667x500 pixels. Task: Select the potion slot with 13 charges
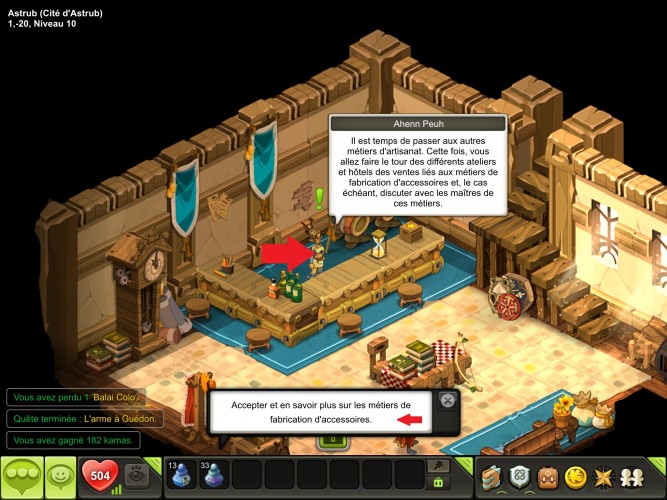(180, 474)
